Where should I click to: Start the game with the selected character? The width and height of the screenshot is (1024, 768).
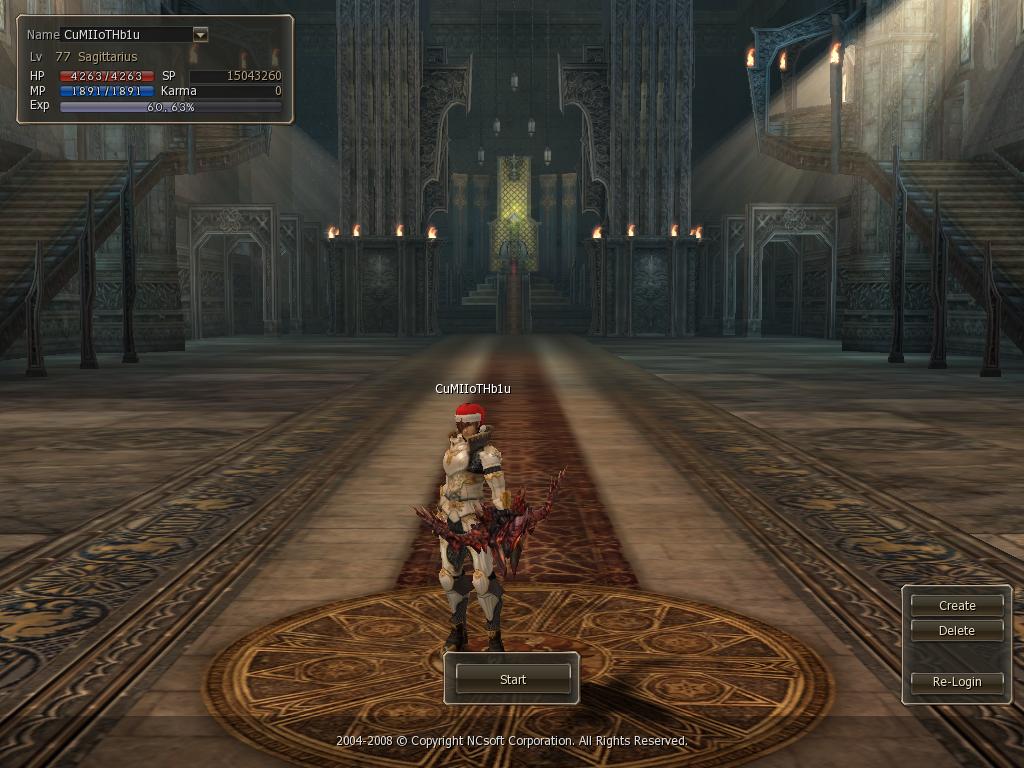[x=512, y=679]
